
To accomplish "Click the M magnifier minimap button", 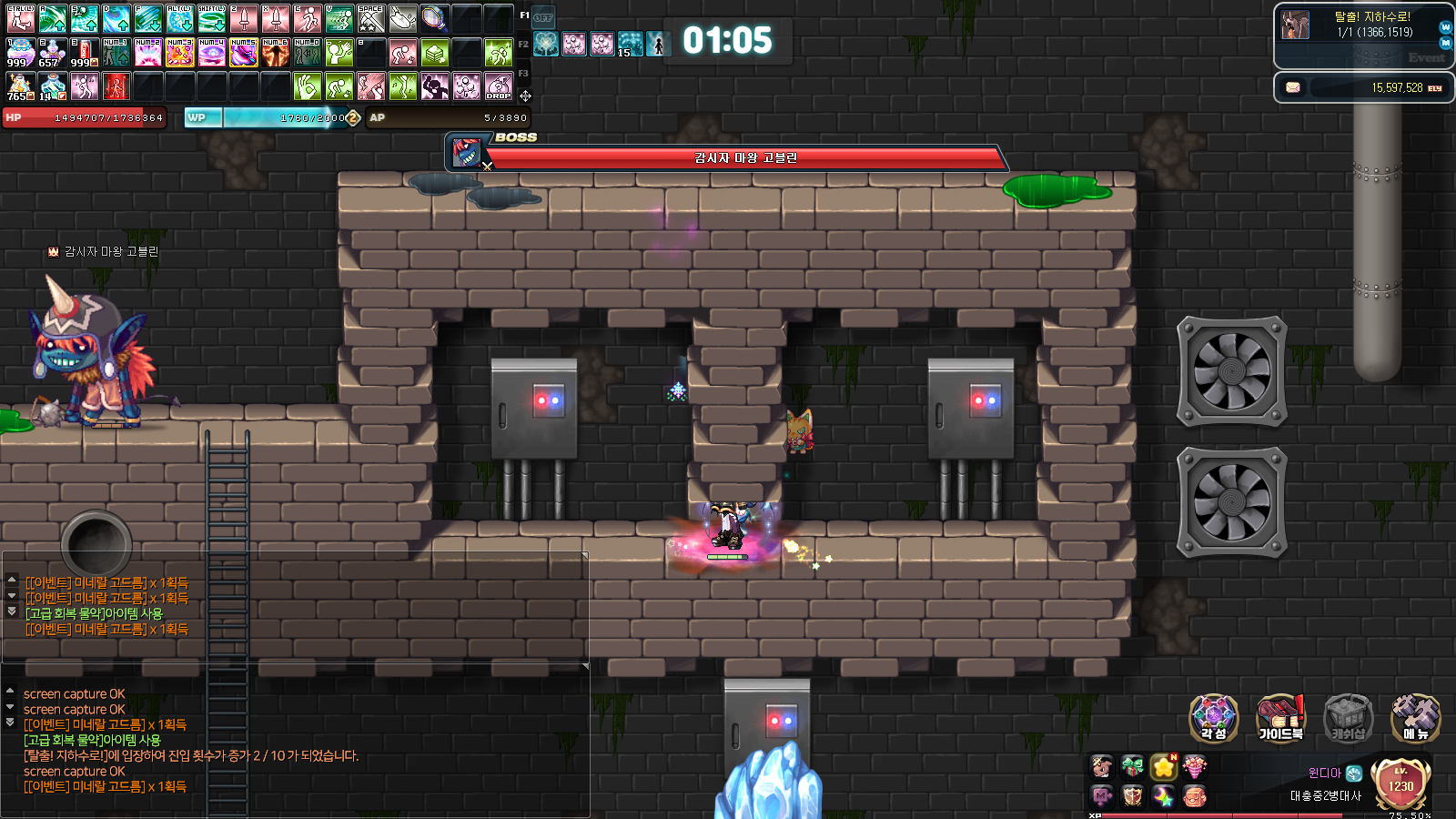I will (x=1445, y=43).
